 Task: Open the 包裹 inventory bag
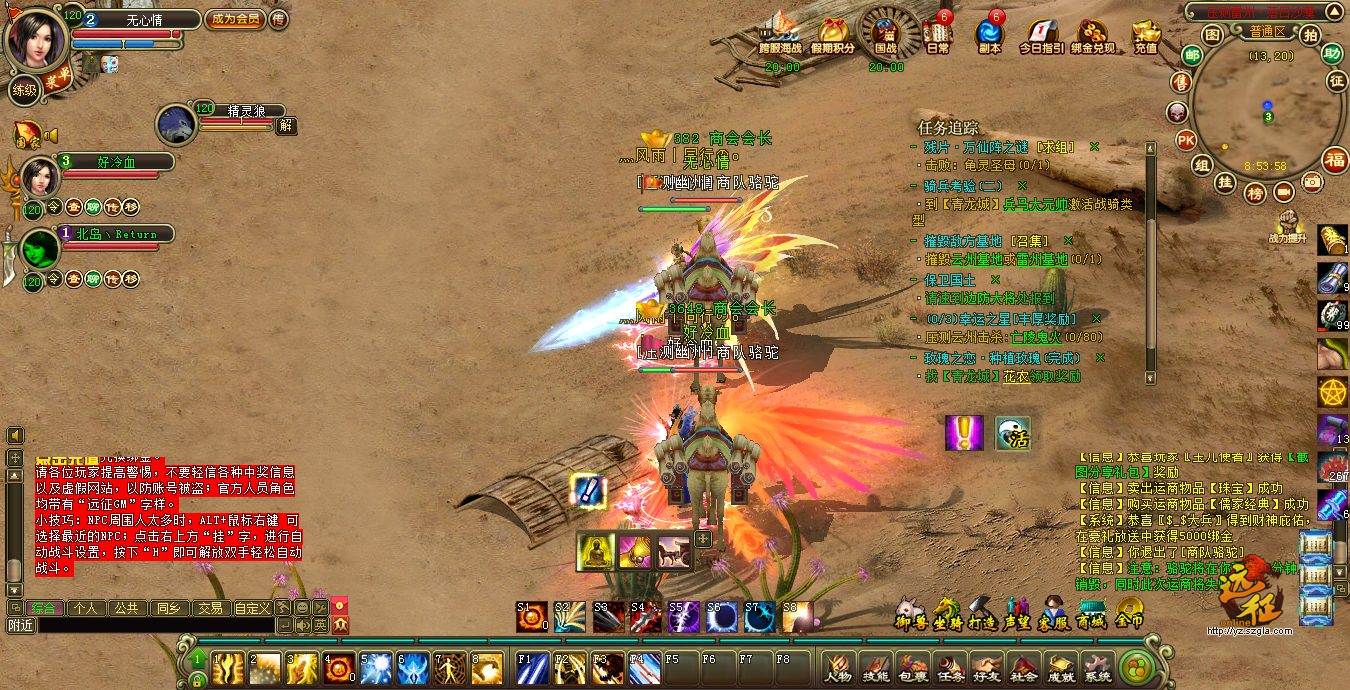pyautogui.click(x=912, y=667)
